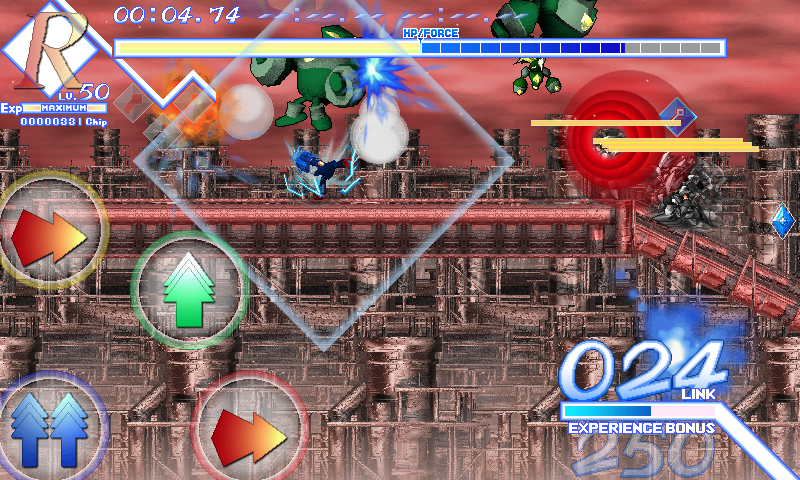Tap the yellow-ringed red double-arrow button
This screenshot has width=800, height=480.
coord(49,232)
